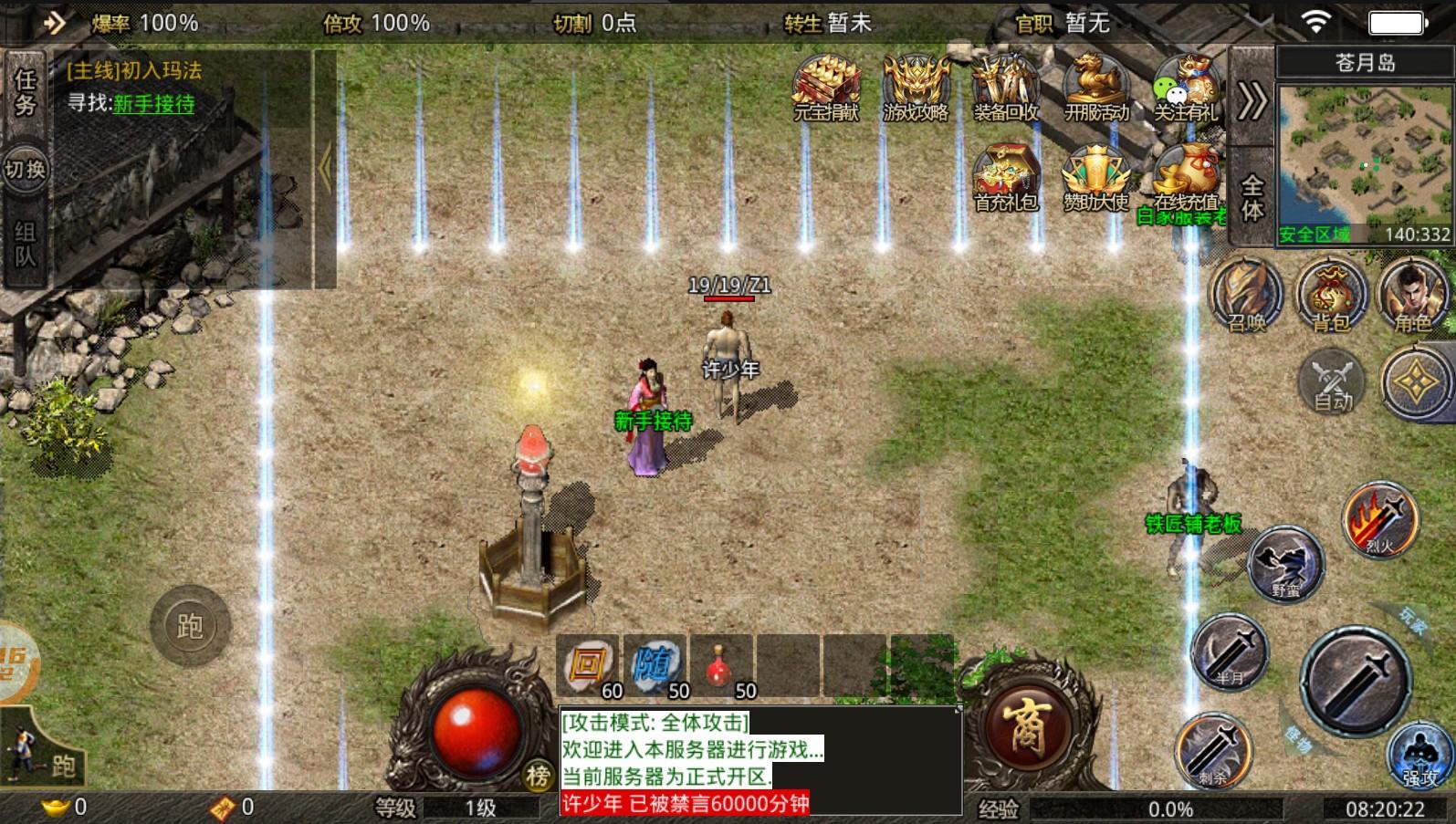Viewport: 1456px width, 824px height.
Task: Open the 开服活动 event icon
Action: click(x=1095, y=85)
